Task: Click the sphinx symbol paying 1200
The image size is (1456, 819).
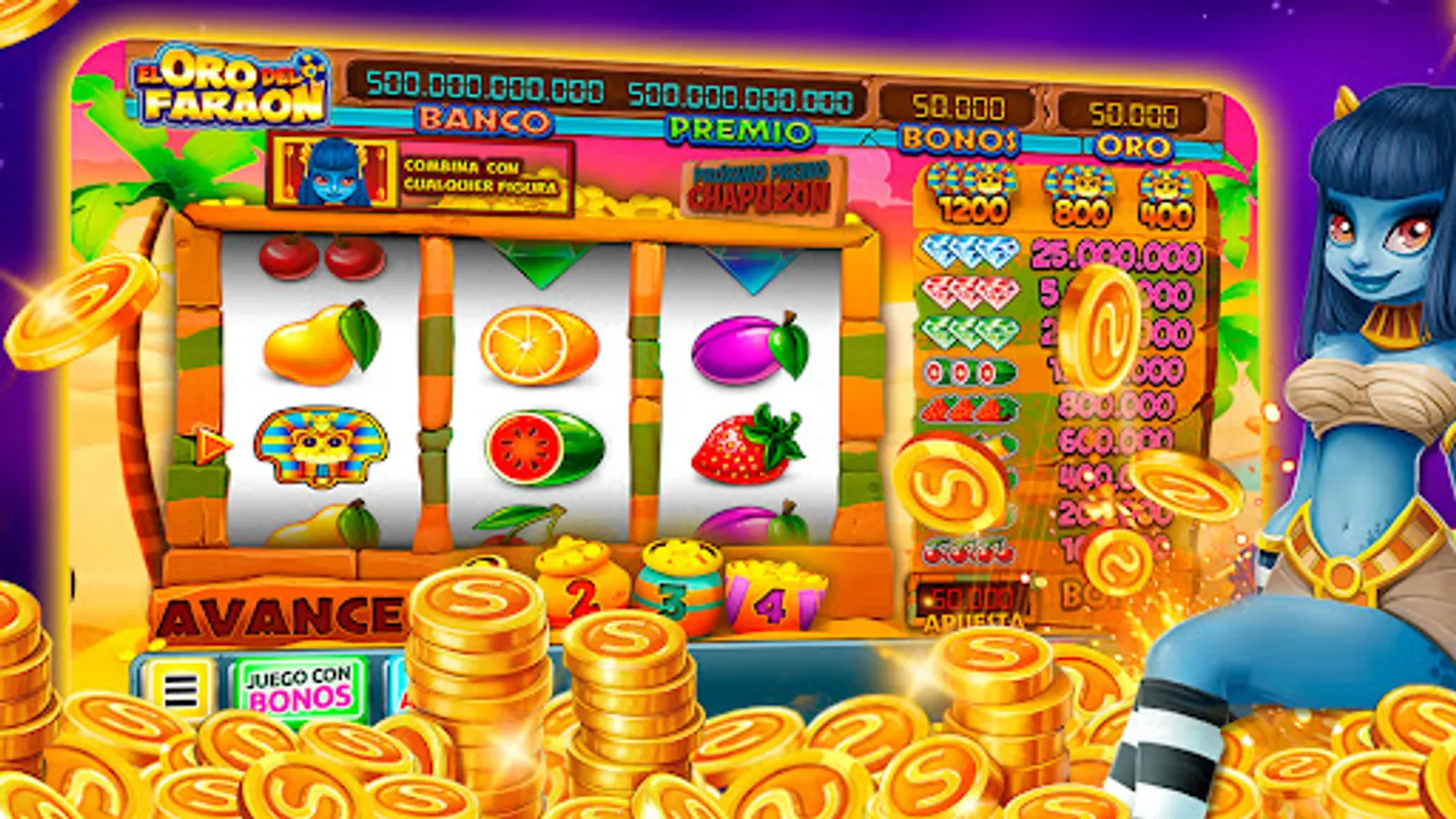Action: pos(974,187)
